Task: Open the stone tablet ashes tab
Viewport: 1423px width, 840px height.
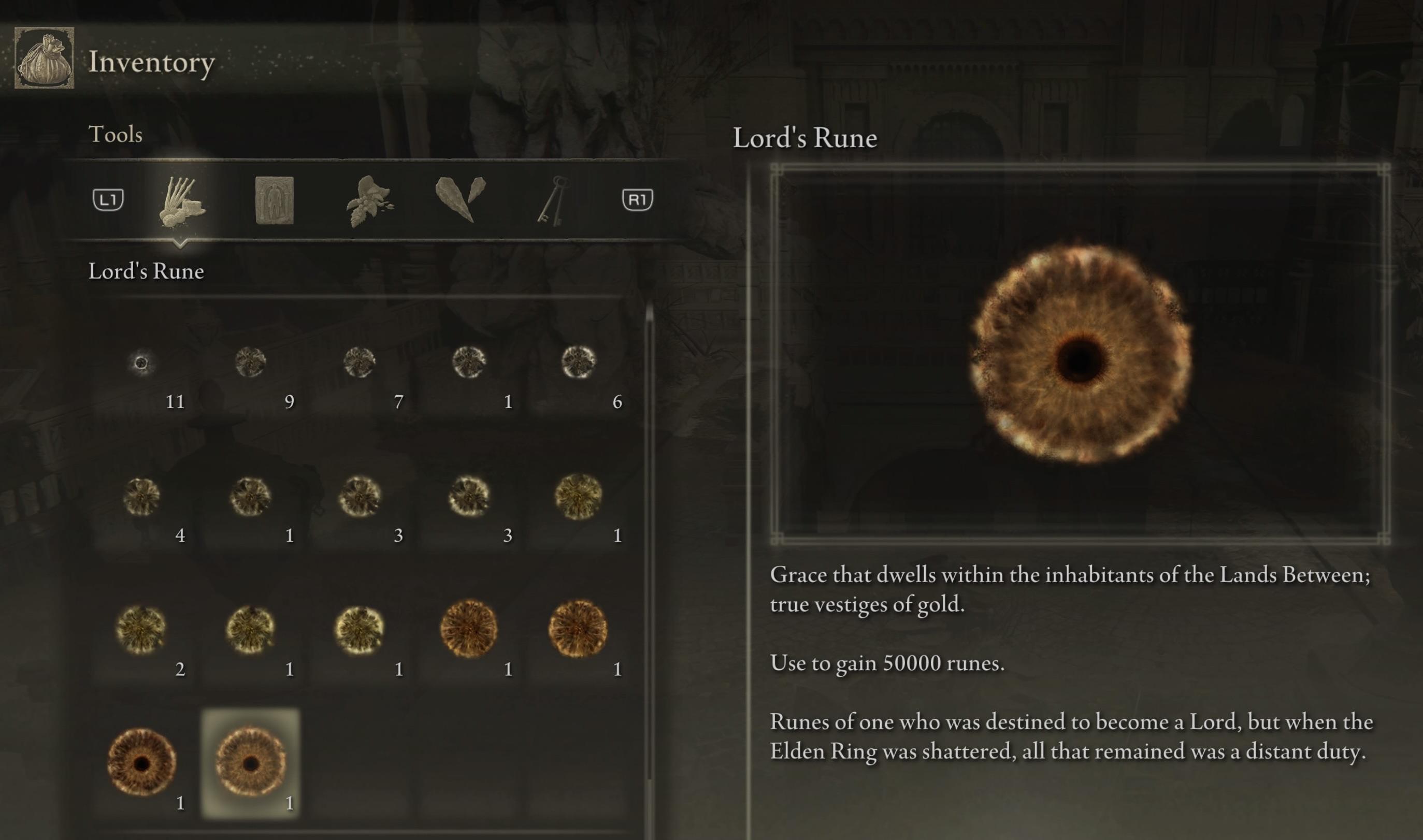Action: click(x=274, y=200)
